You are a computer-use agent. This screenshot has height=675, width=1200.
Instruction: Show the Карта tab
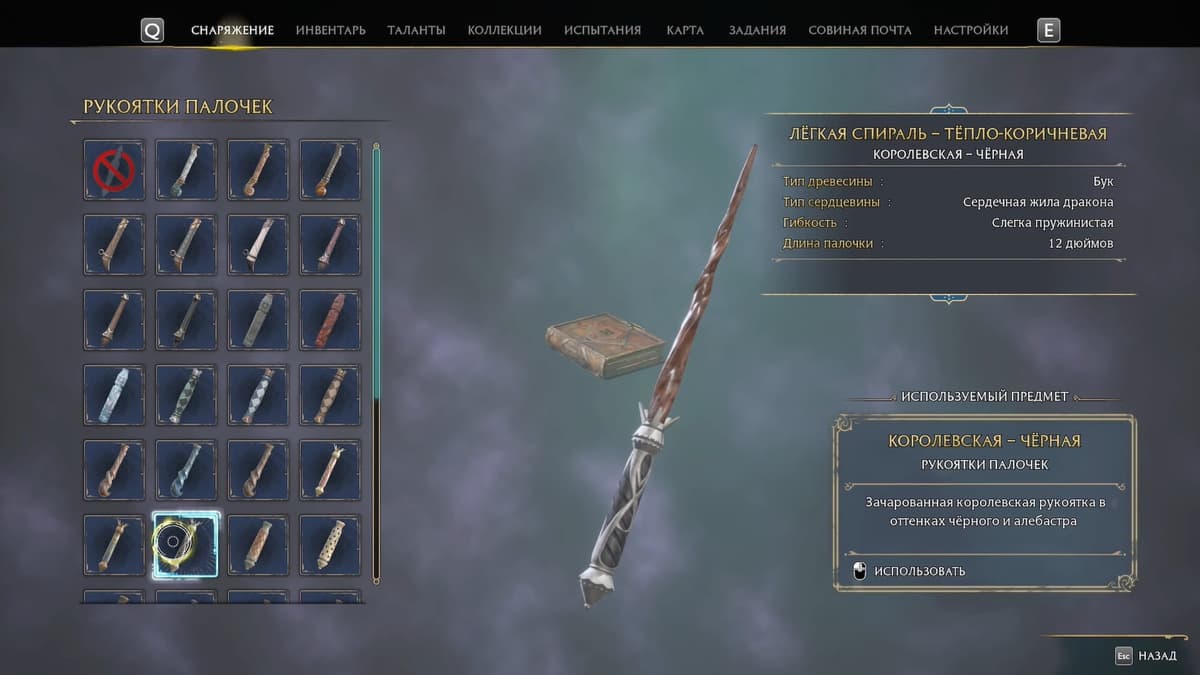[685, 30]
